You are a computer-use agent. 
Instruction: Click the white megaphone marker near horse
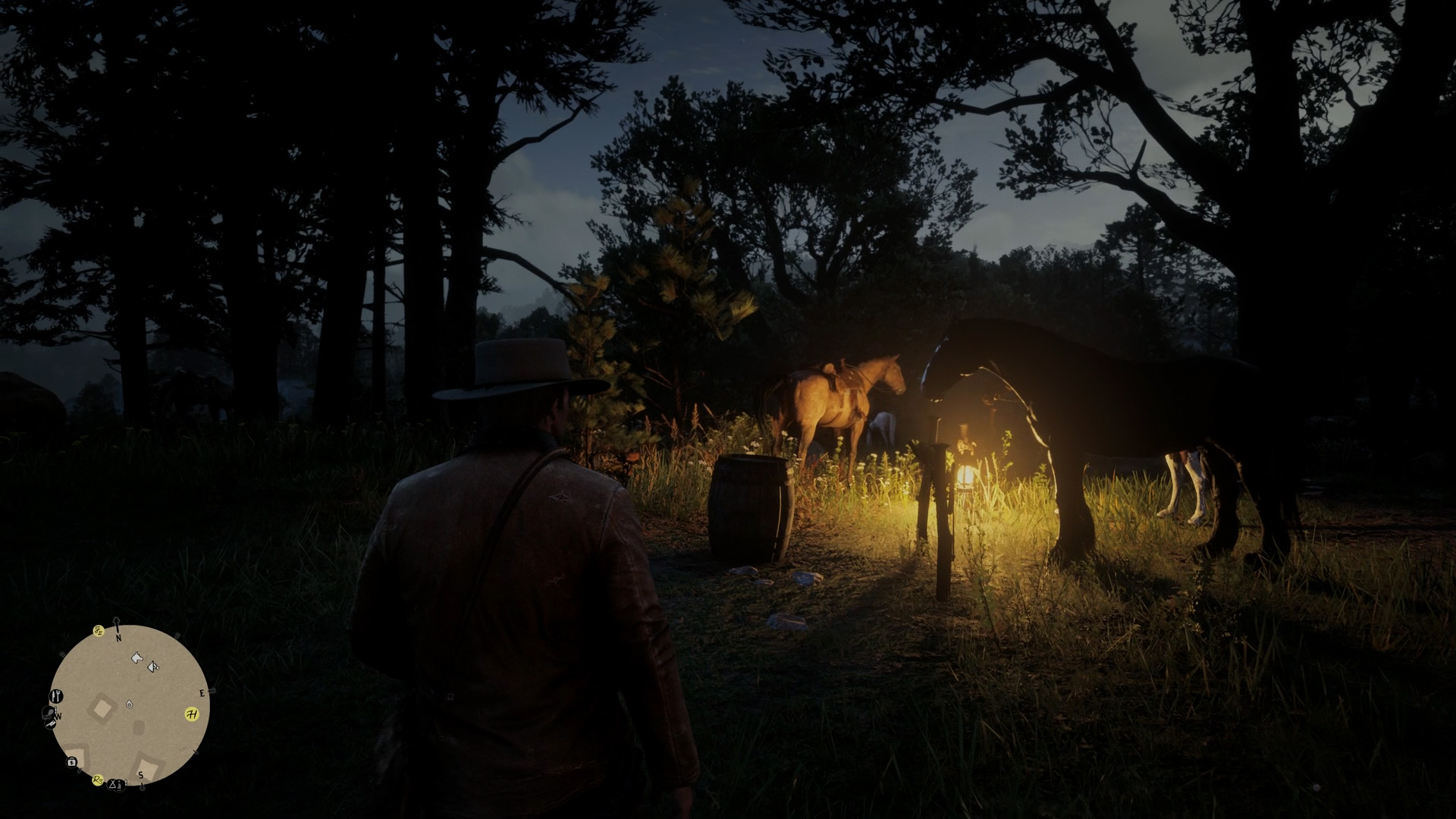[x=153, y=667]
